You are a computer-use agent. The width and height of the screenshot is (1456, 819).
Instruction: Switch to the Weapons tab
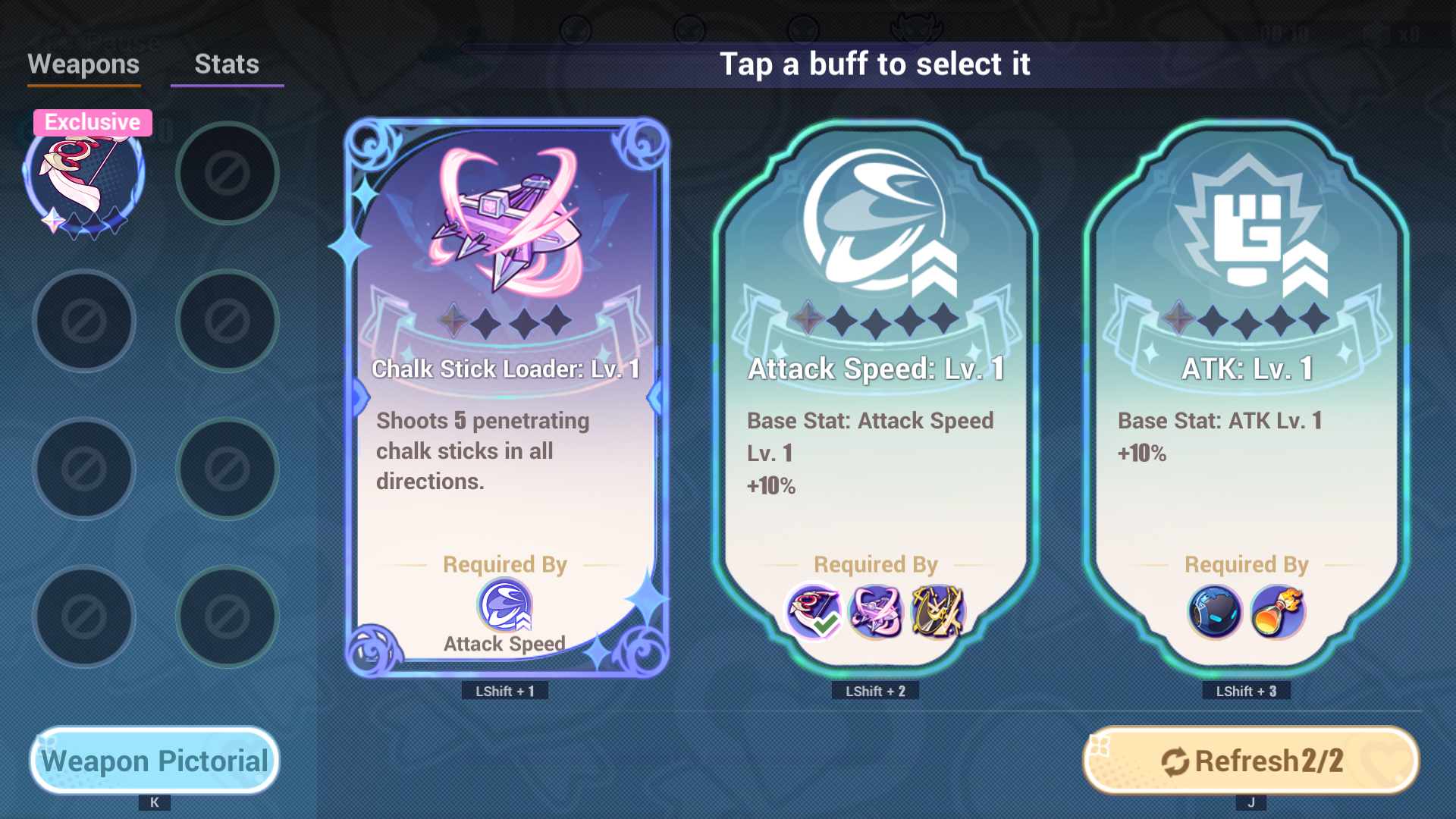click(x=83, y=65)
